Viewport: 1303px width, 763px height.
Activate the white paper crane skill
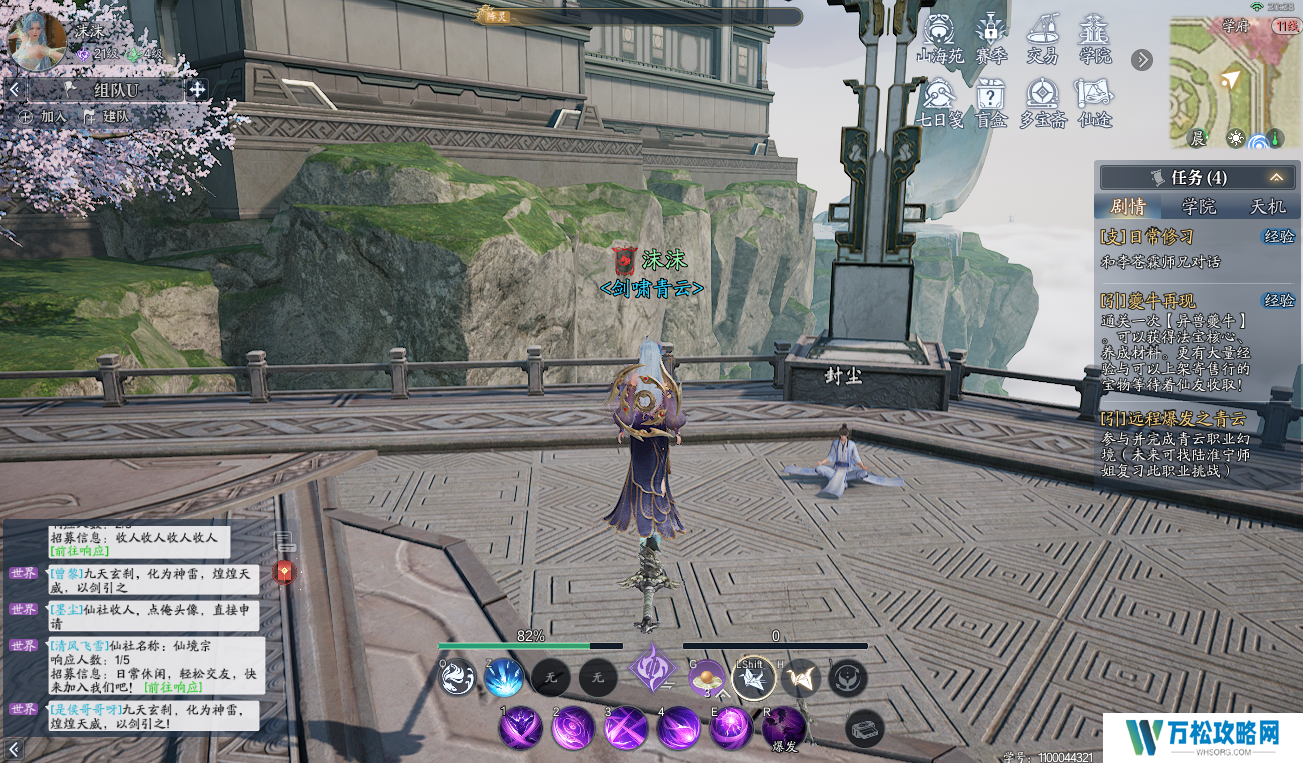[752, 679]
